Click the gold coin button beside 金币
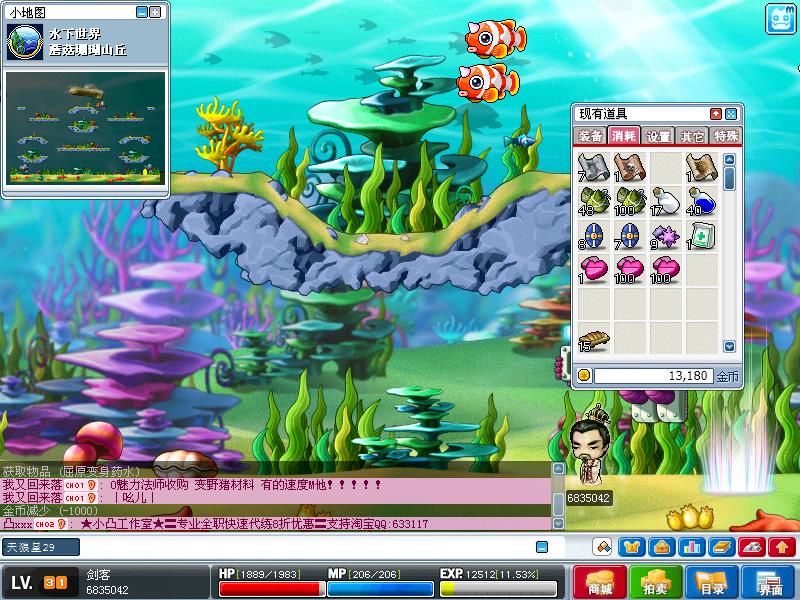Viewport: 800px width, 600px height. click(585, 376)
